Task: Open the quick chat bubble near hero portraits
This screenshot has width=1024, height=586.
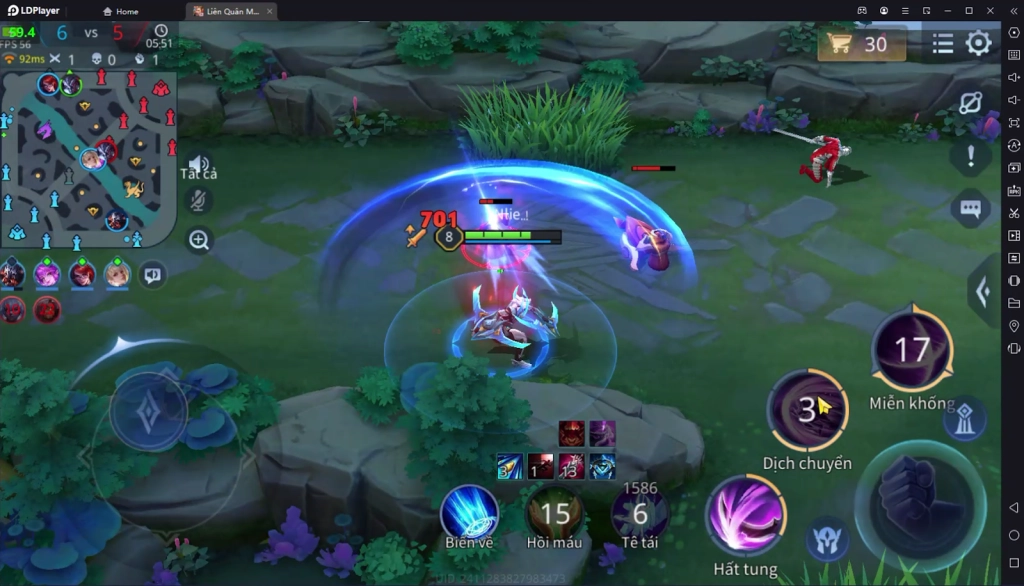Action: (x=152, y=272)
